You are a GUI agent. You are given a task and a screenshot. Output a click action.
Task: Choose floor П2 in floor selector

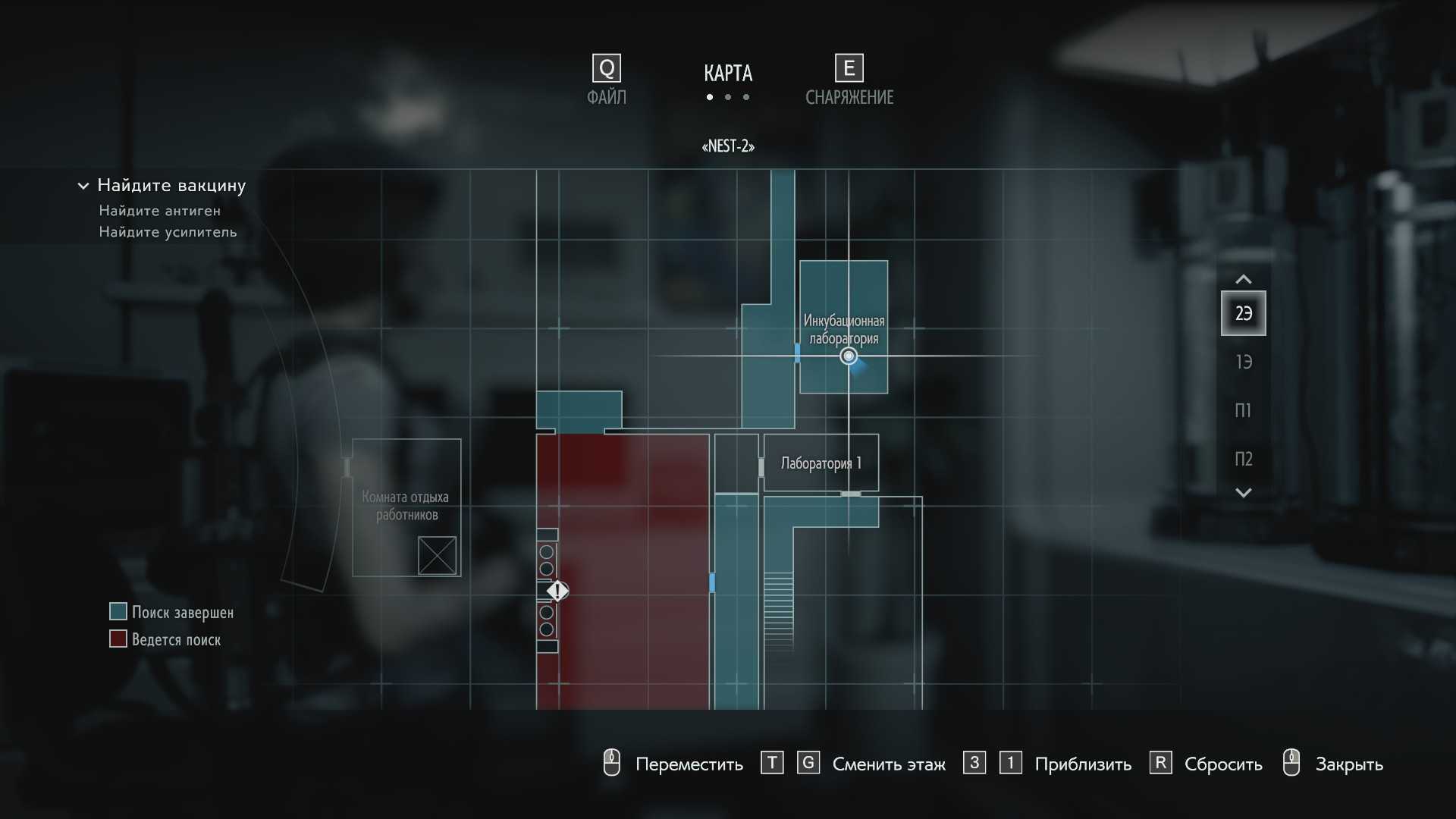1243,459
